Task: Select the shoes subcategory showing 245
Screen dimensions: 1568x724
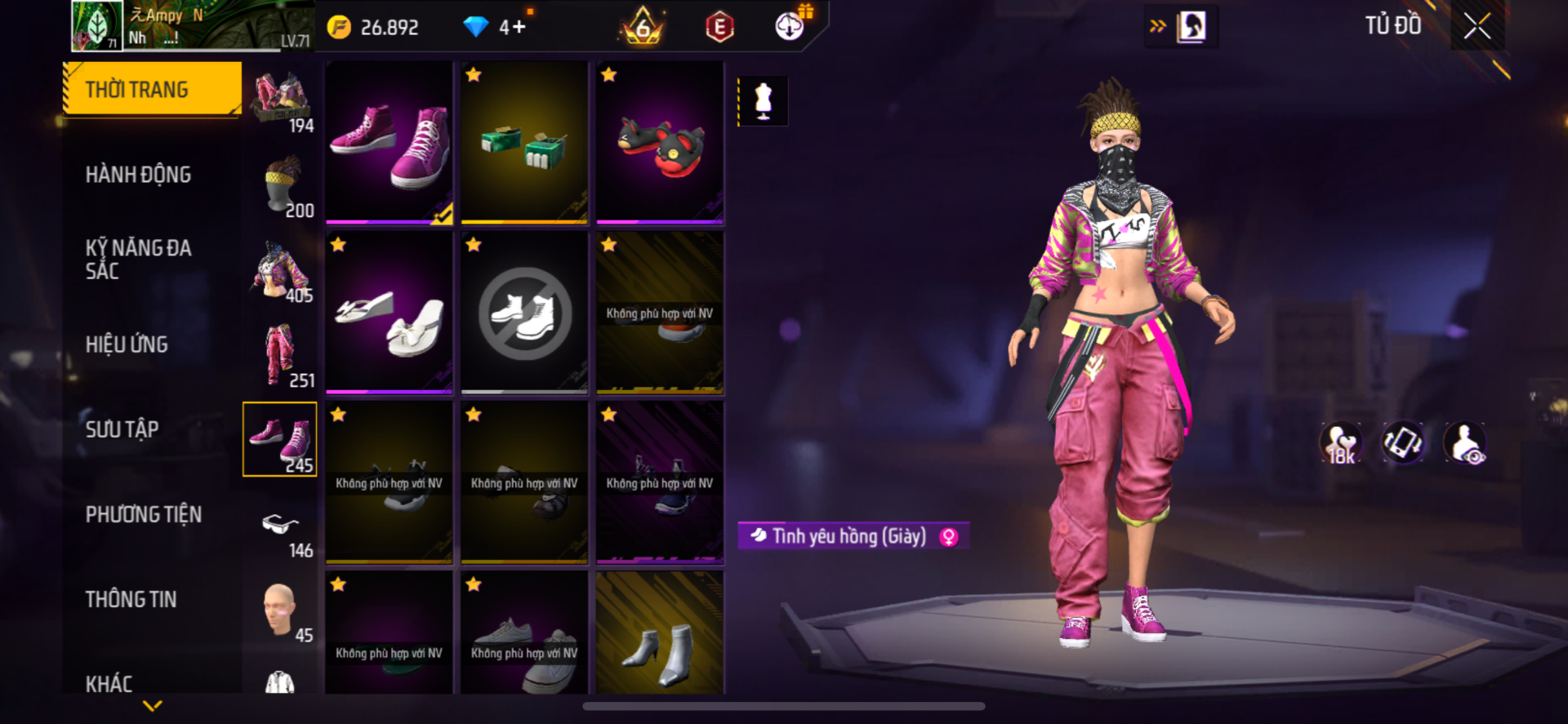Action: point(279,439)
